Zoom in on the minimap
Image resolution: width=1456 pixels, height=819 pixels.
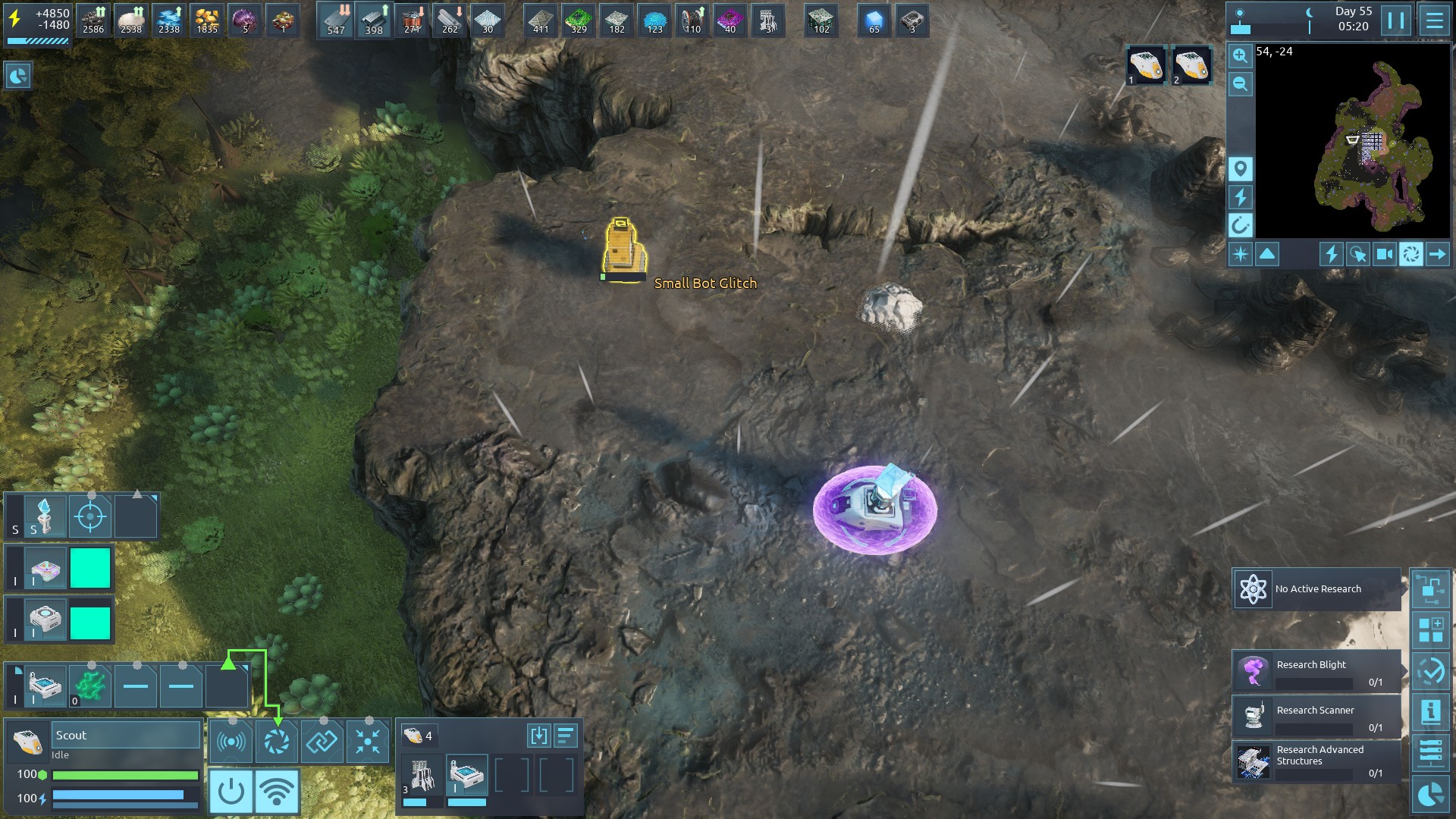(1240, 55)
